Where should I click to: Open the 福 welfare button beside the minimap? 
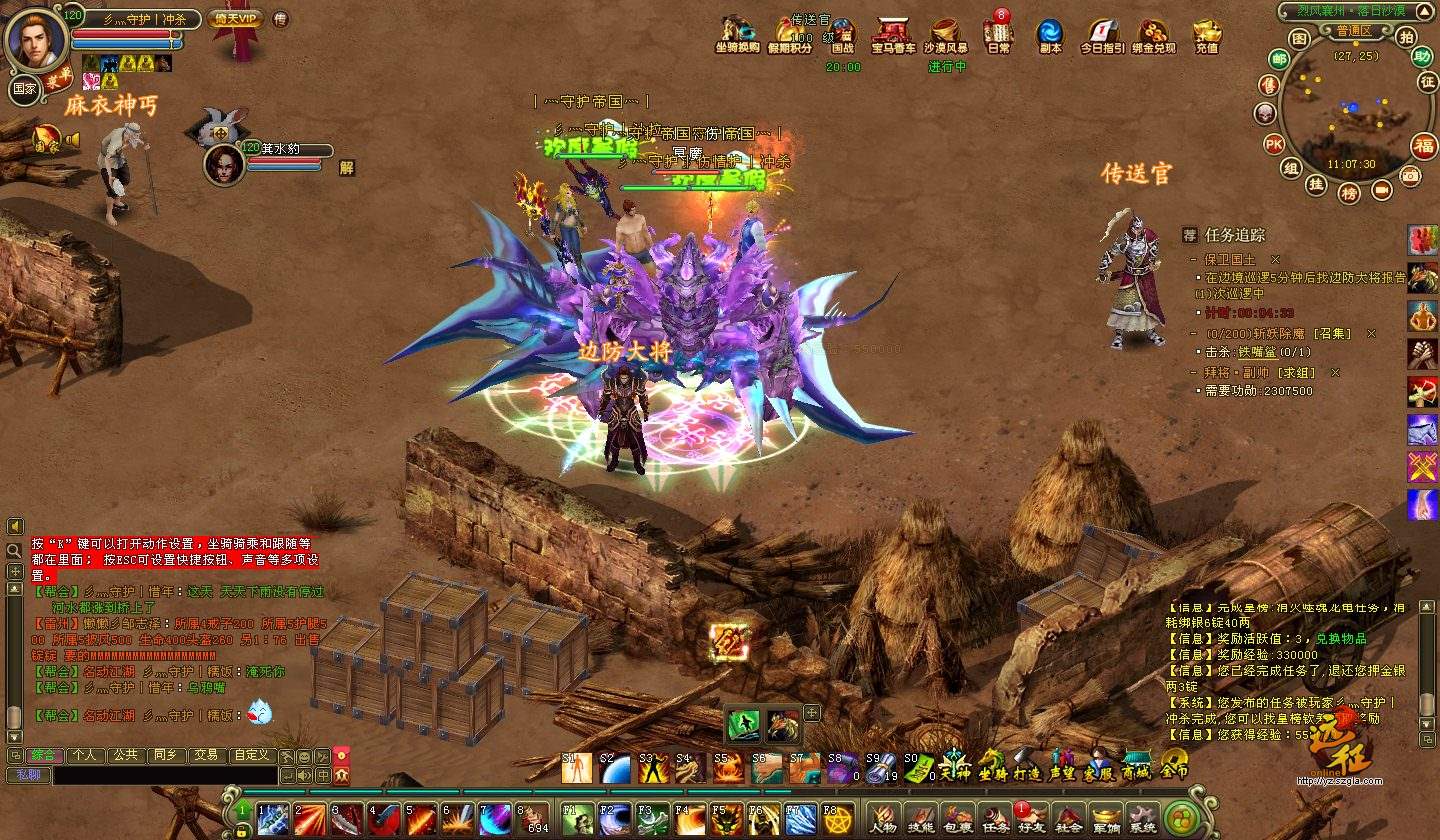pos(1423,146)
